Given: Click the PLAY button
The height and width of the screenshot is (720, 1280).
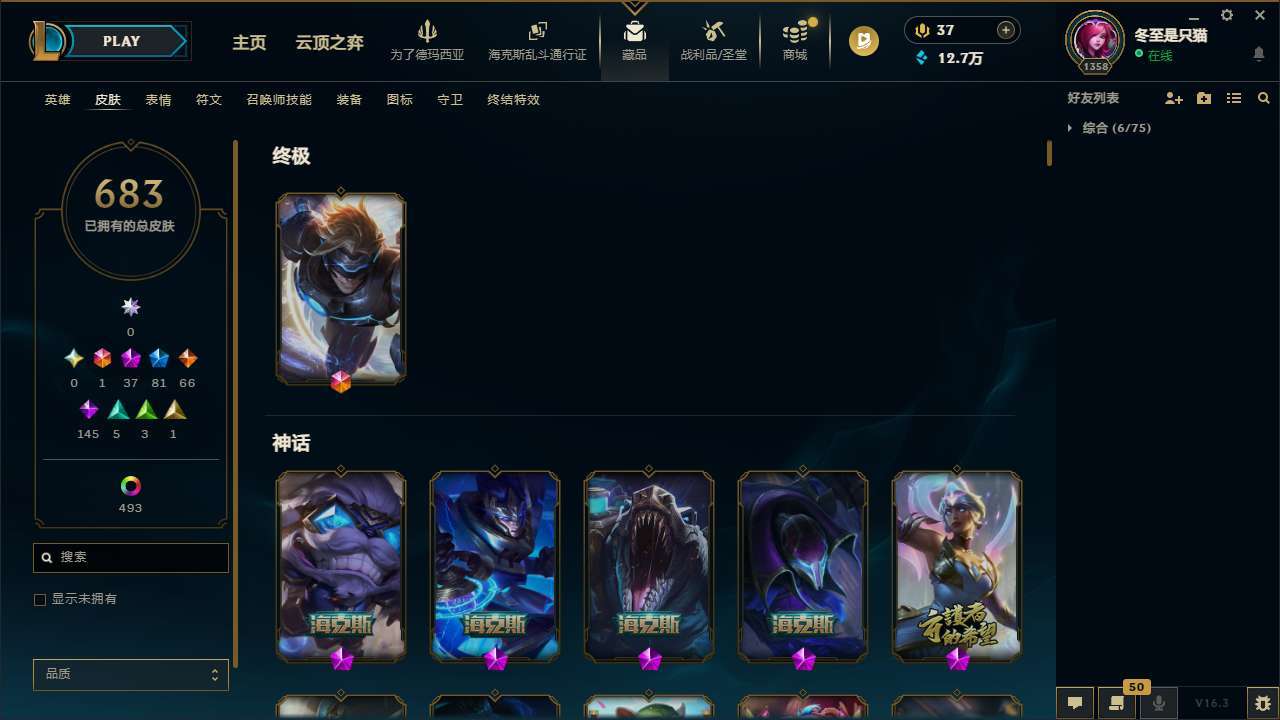Looking at the screenshot, I should 121,41.
